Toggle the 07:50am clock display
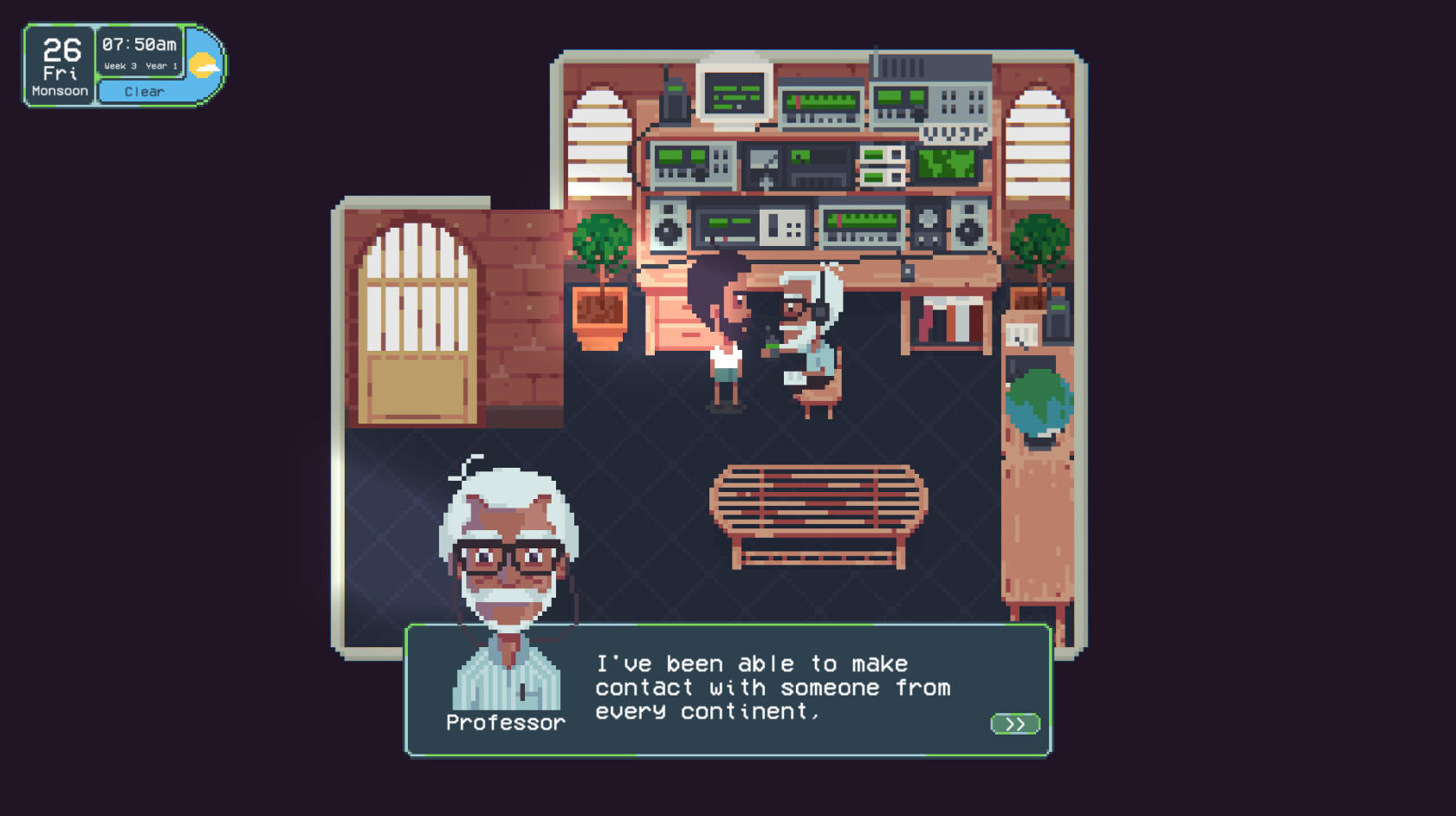Viewport: 1456px width, 816px height. 139,43
